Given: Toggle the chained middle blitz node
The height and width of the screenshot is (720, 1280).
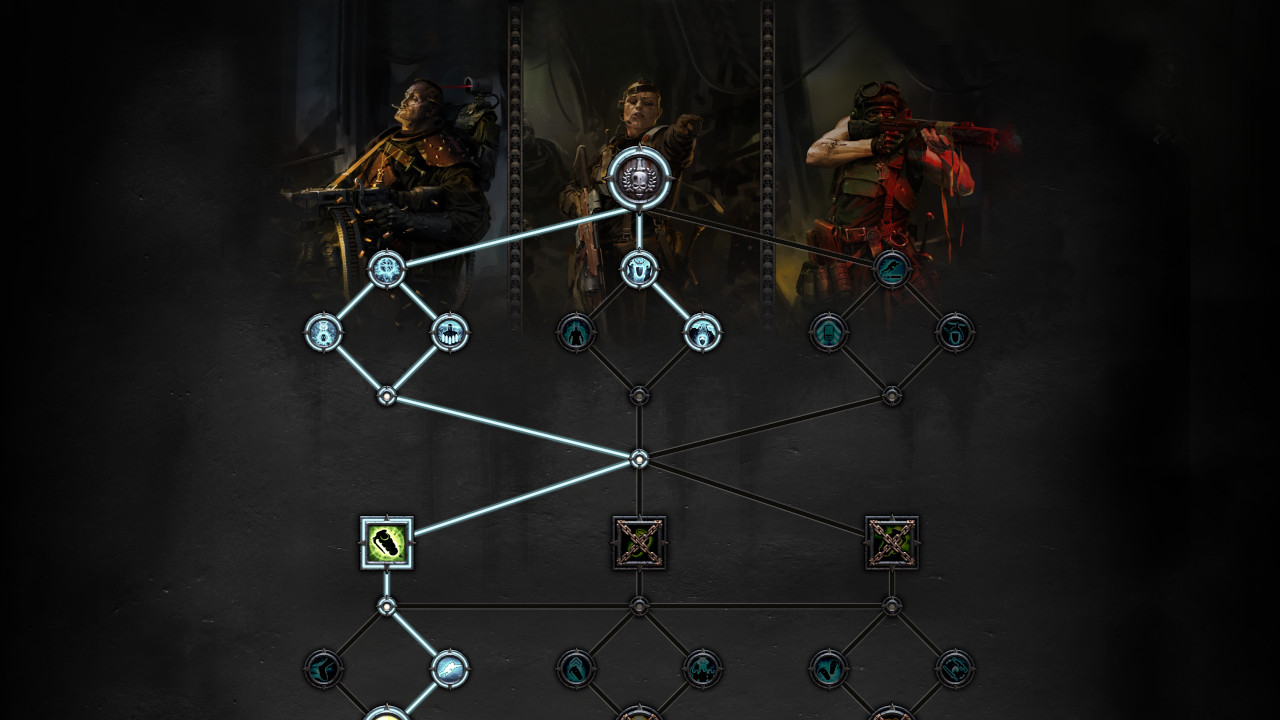Looking at the screenshot, I should click(638, 543).
